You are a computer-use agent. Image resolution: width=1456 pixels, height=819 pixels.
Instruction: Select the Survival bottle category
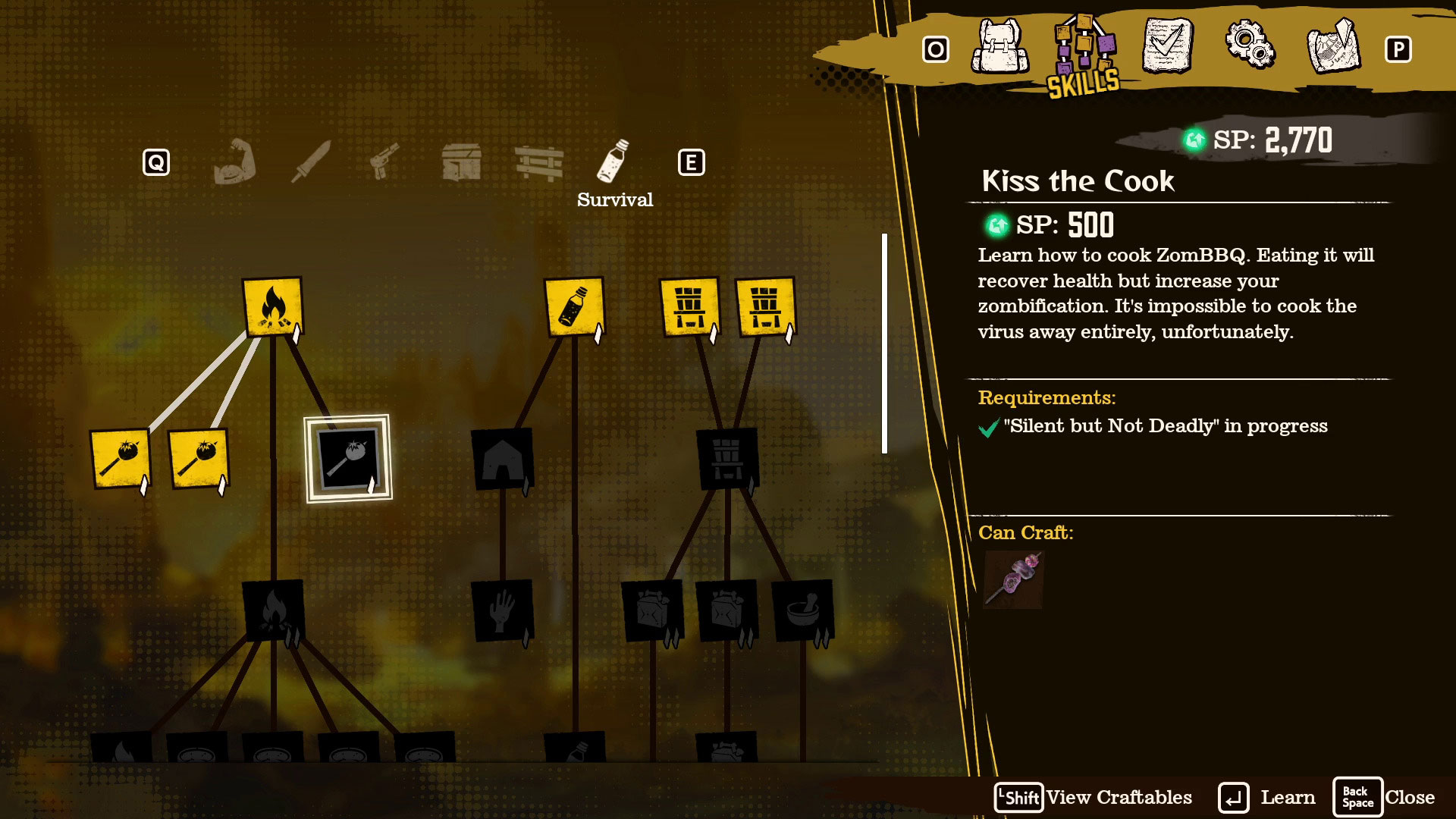pos(613,162)
